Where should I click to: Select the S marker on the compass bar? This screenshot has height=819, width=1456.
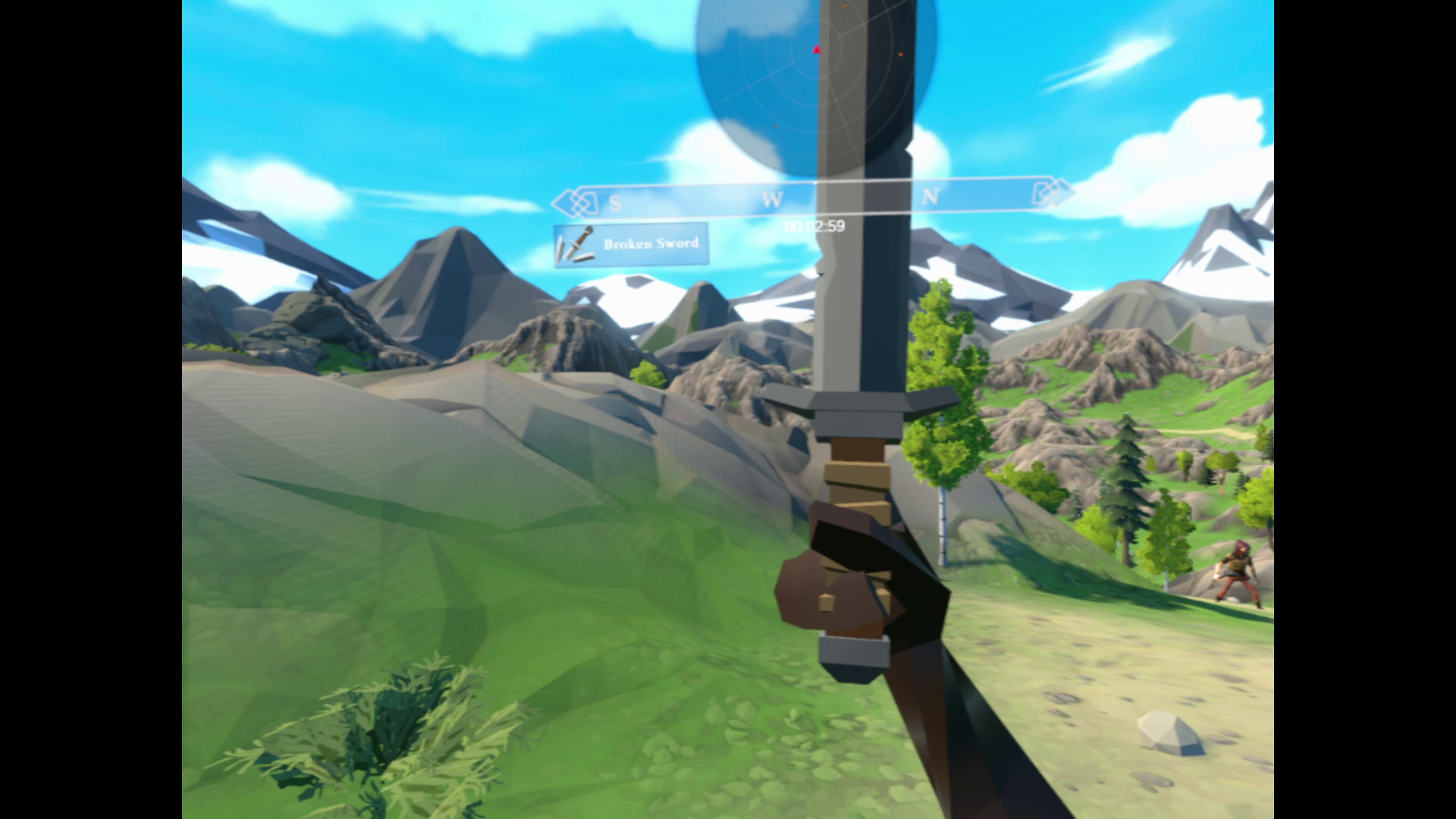point(614,202)
